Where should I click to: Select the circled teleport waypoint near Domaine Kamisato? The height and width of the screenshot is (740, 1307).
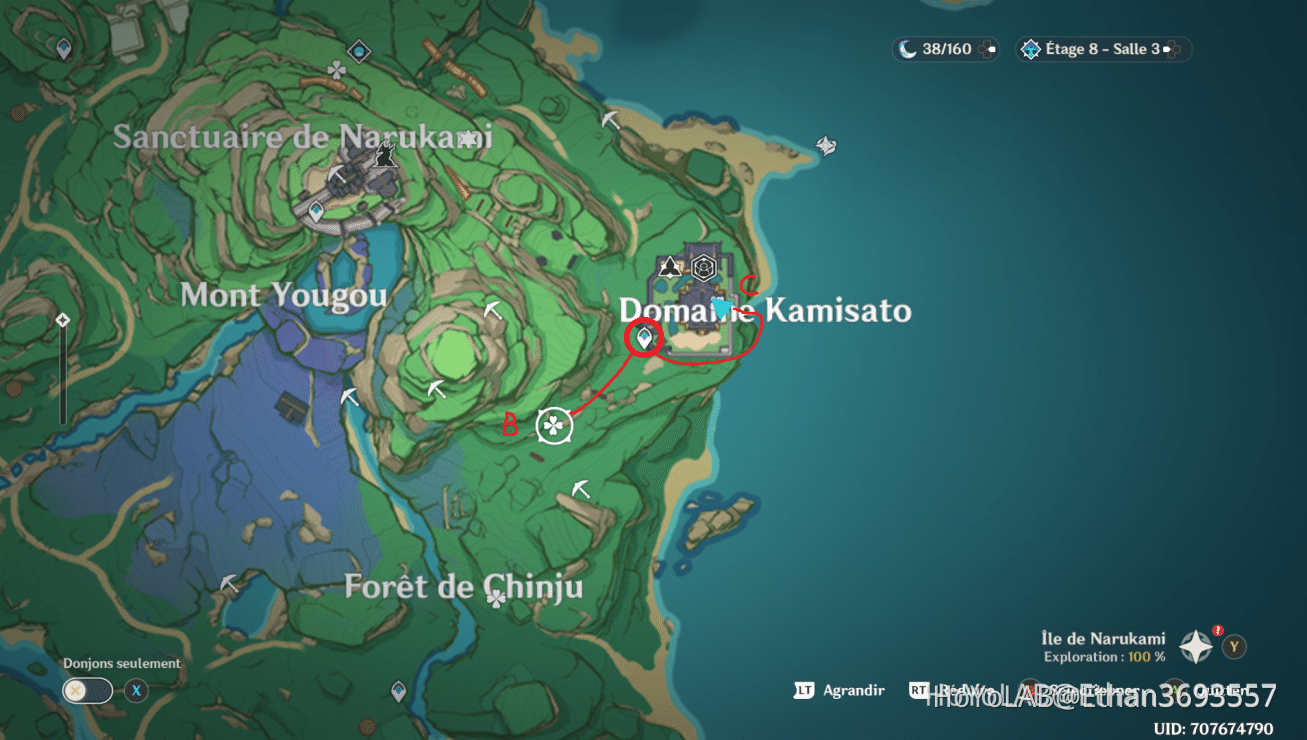[x=643, y=339]
